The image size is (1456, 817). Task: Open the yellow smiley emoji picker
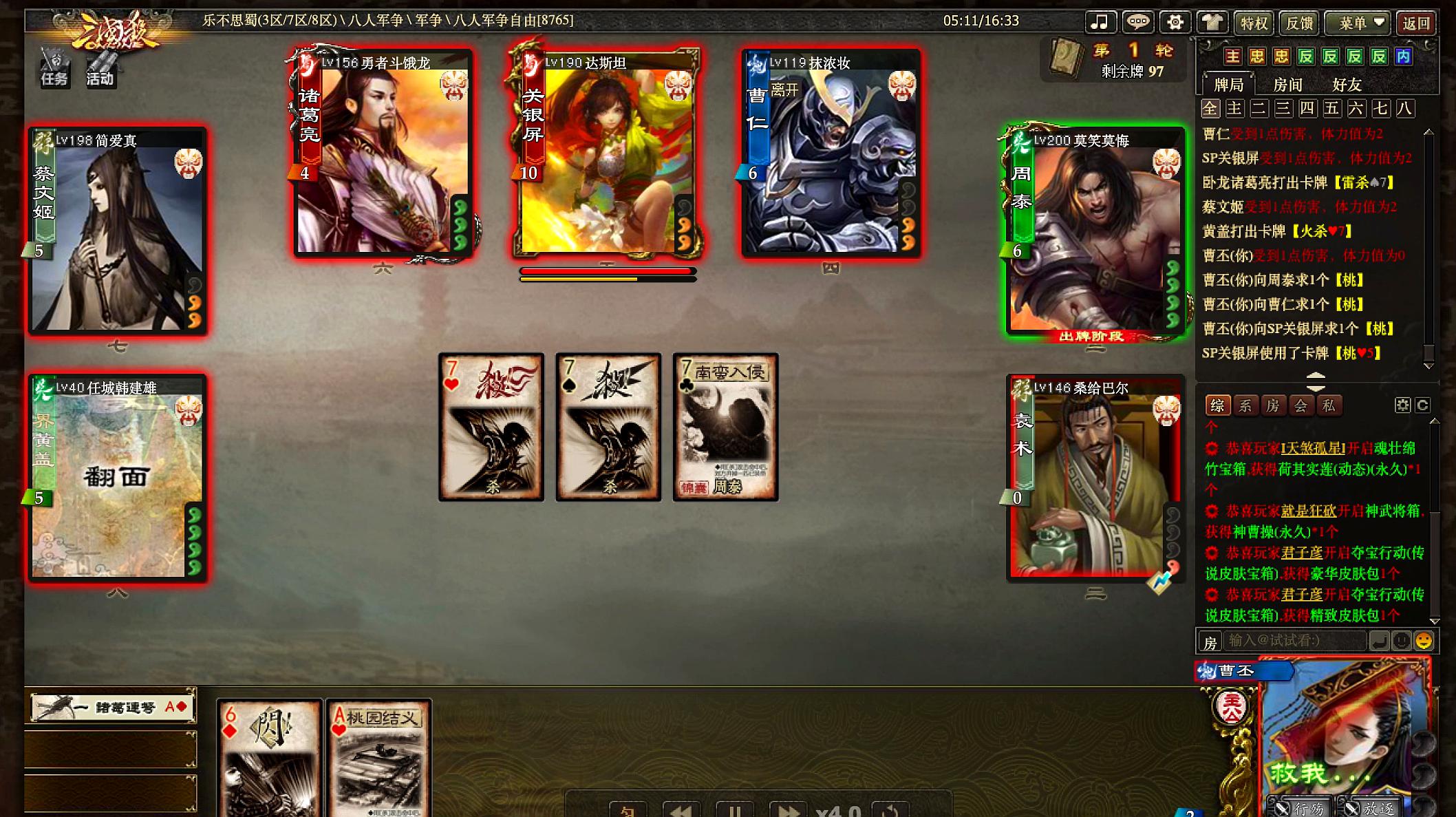pos(1424,641)
